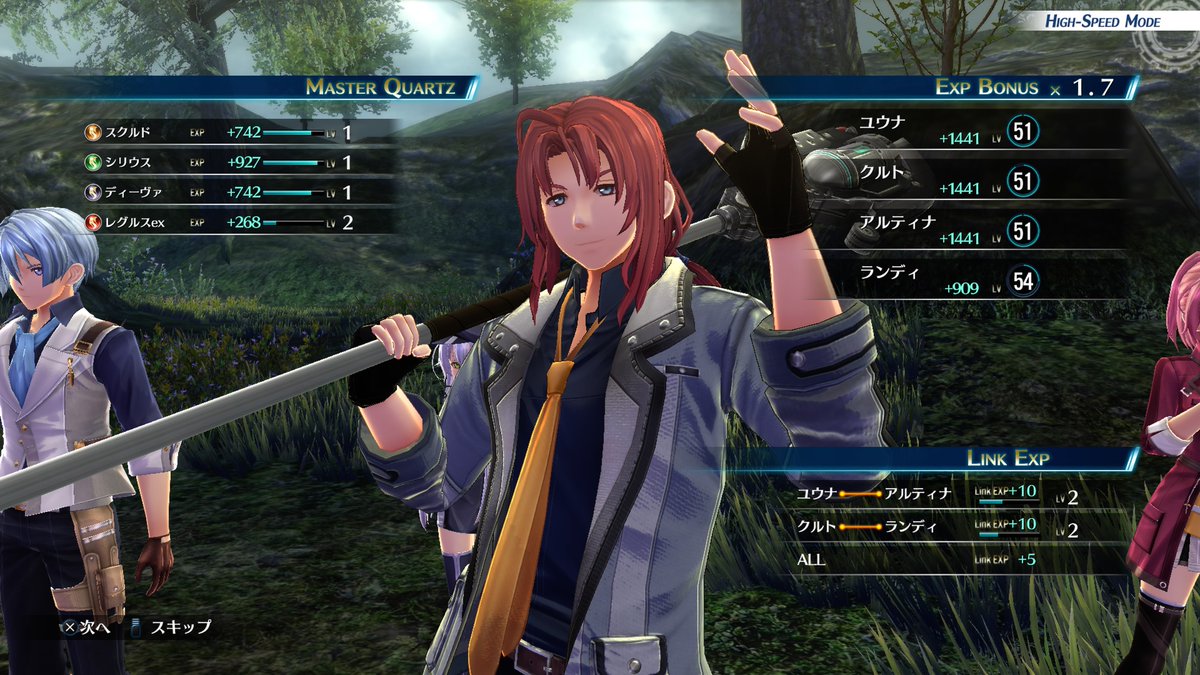1200x675 pixels.
Task: Click the ALL link EXP row
Action: pos(935,560)
